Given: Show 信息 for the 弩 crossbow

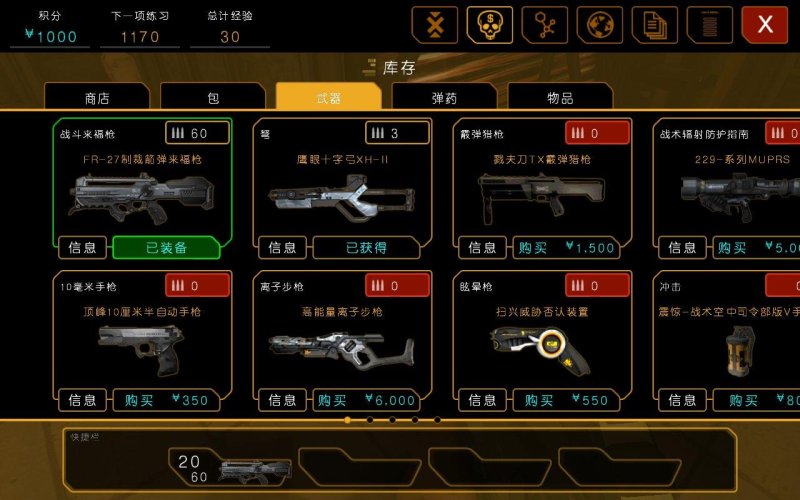Looking at the screenshot, I should [283, 248].
